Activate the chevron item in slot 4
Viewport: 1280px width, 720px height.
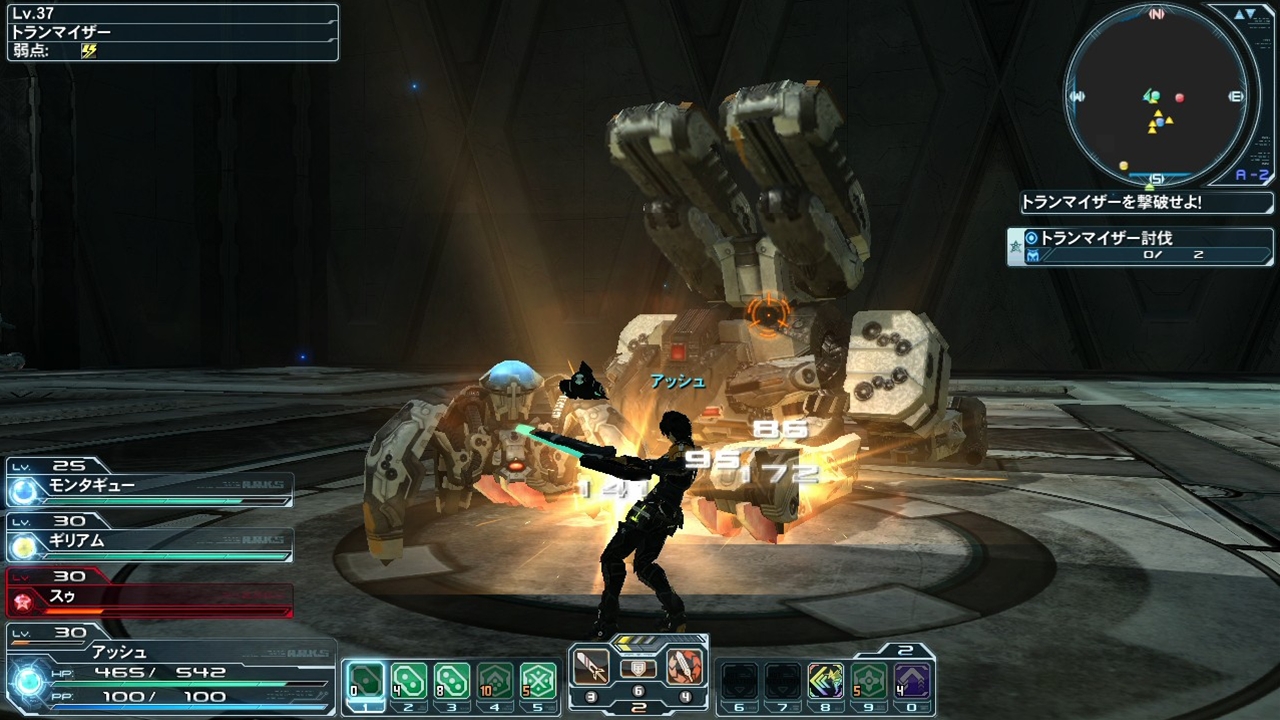coord(495,680)
